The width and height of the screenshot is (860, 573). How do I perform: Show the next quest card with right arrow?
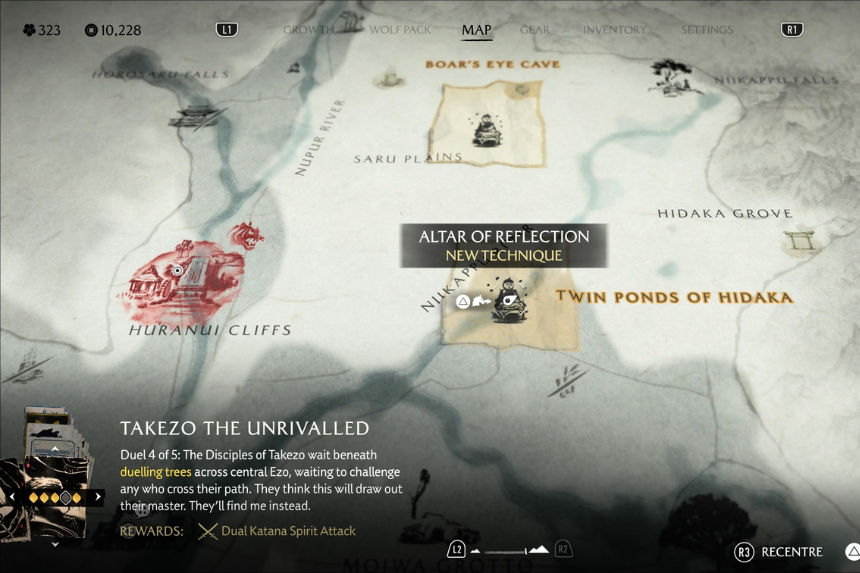[98, 496]
